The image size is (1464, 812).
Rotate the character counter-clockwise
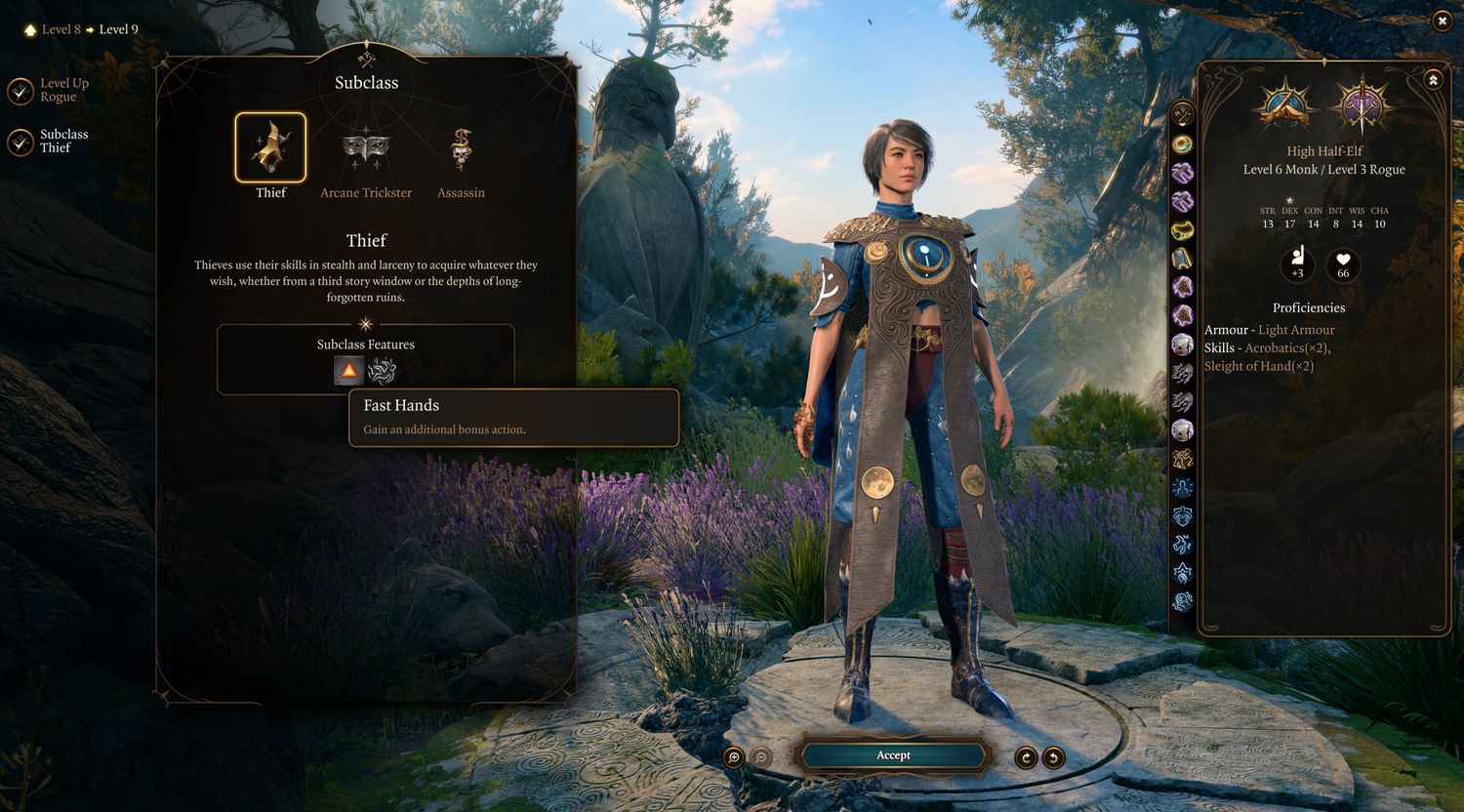1053,757
